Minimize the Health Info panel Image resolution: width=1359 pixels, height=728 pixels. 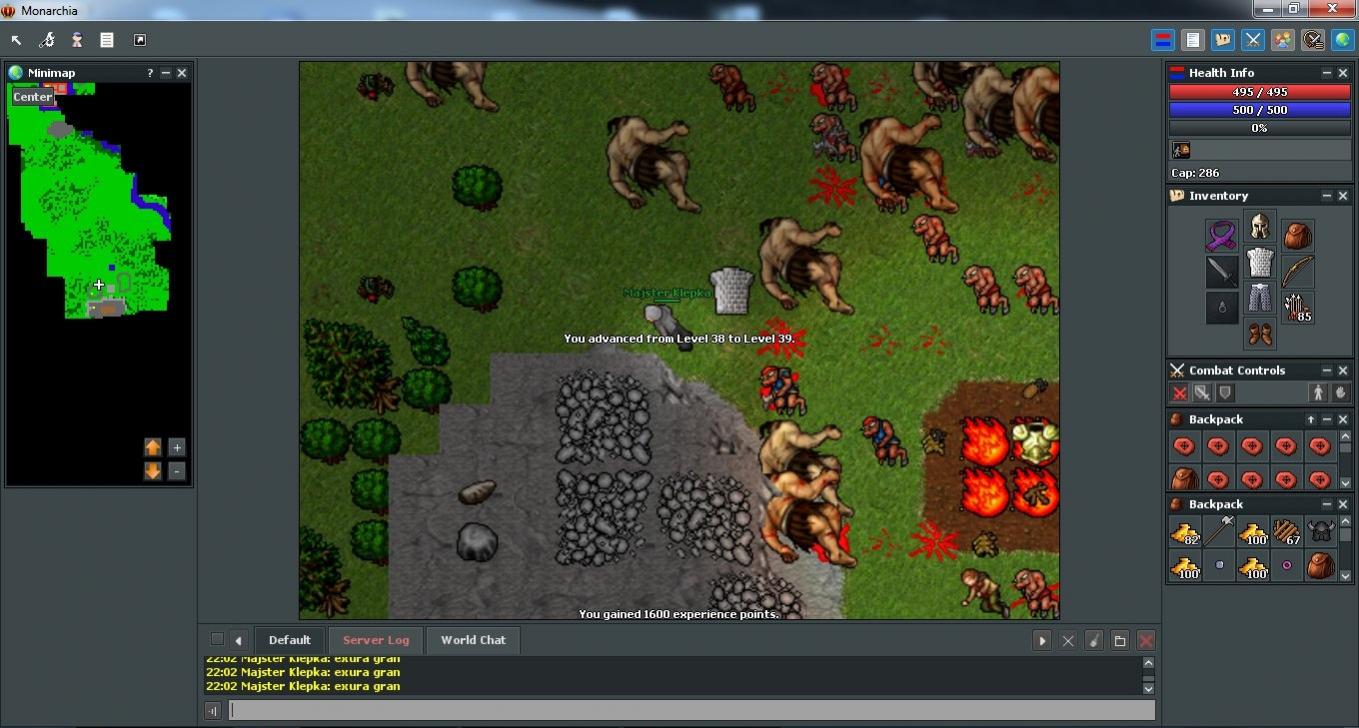pyautogui.click(x=1327, y=73)
